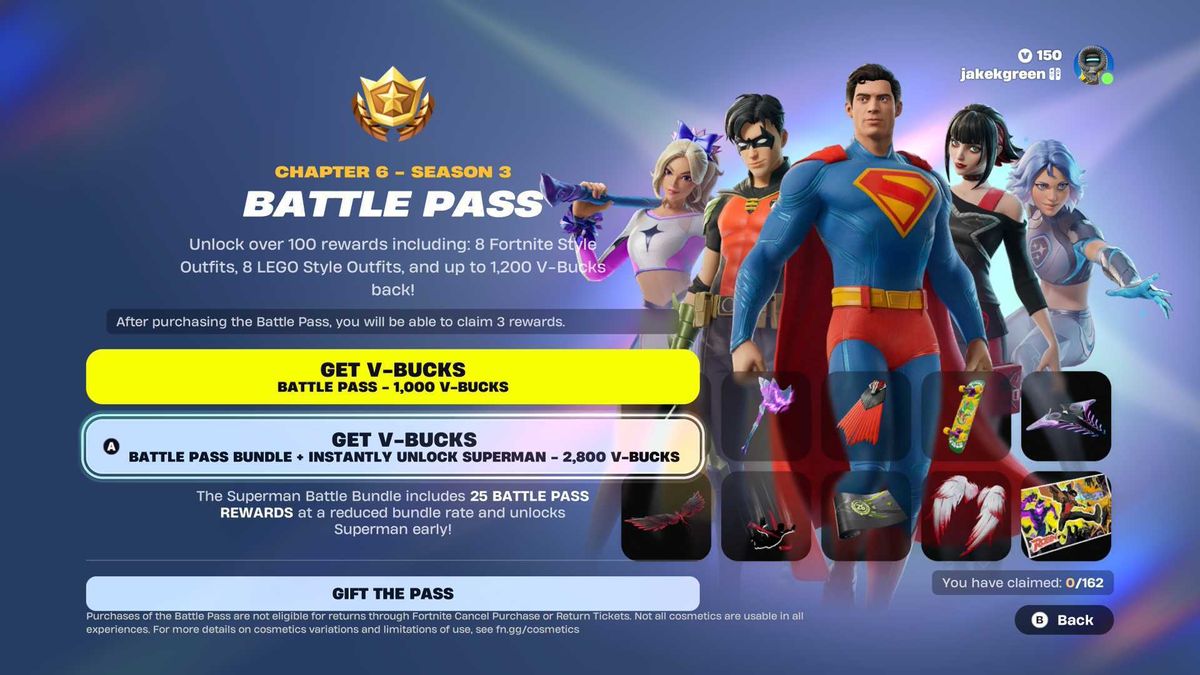
Task: Select the skateboard reward tile
Action: pyautogui.click(x=966, y=416)
